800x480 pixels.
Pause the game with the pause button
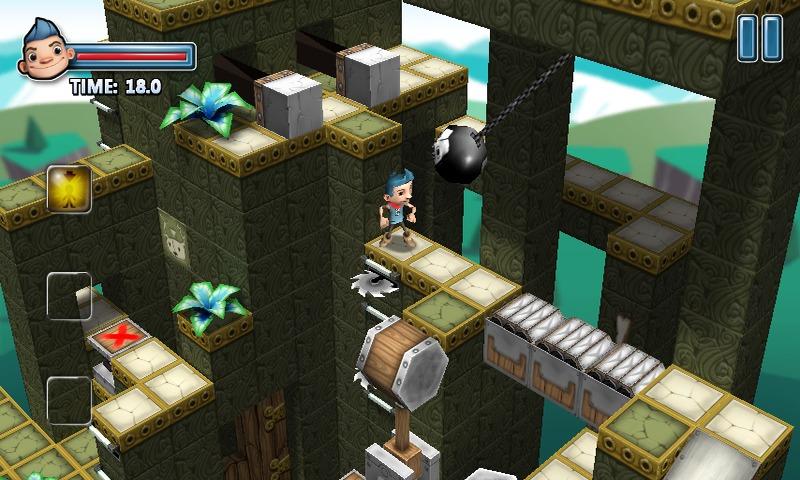point(759,39)
